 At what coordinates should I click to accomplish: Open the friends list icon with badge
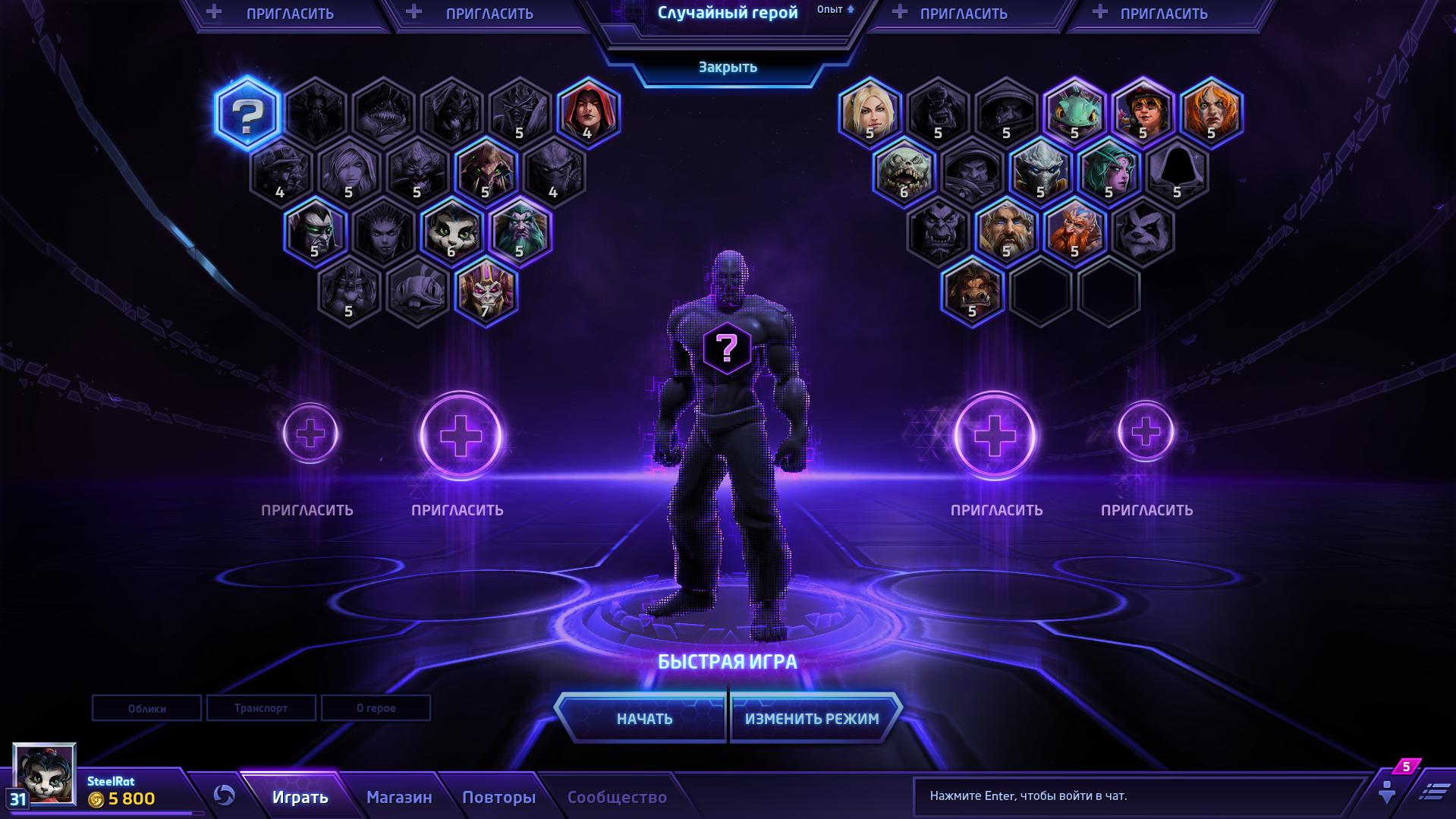coord(1388,789)
